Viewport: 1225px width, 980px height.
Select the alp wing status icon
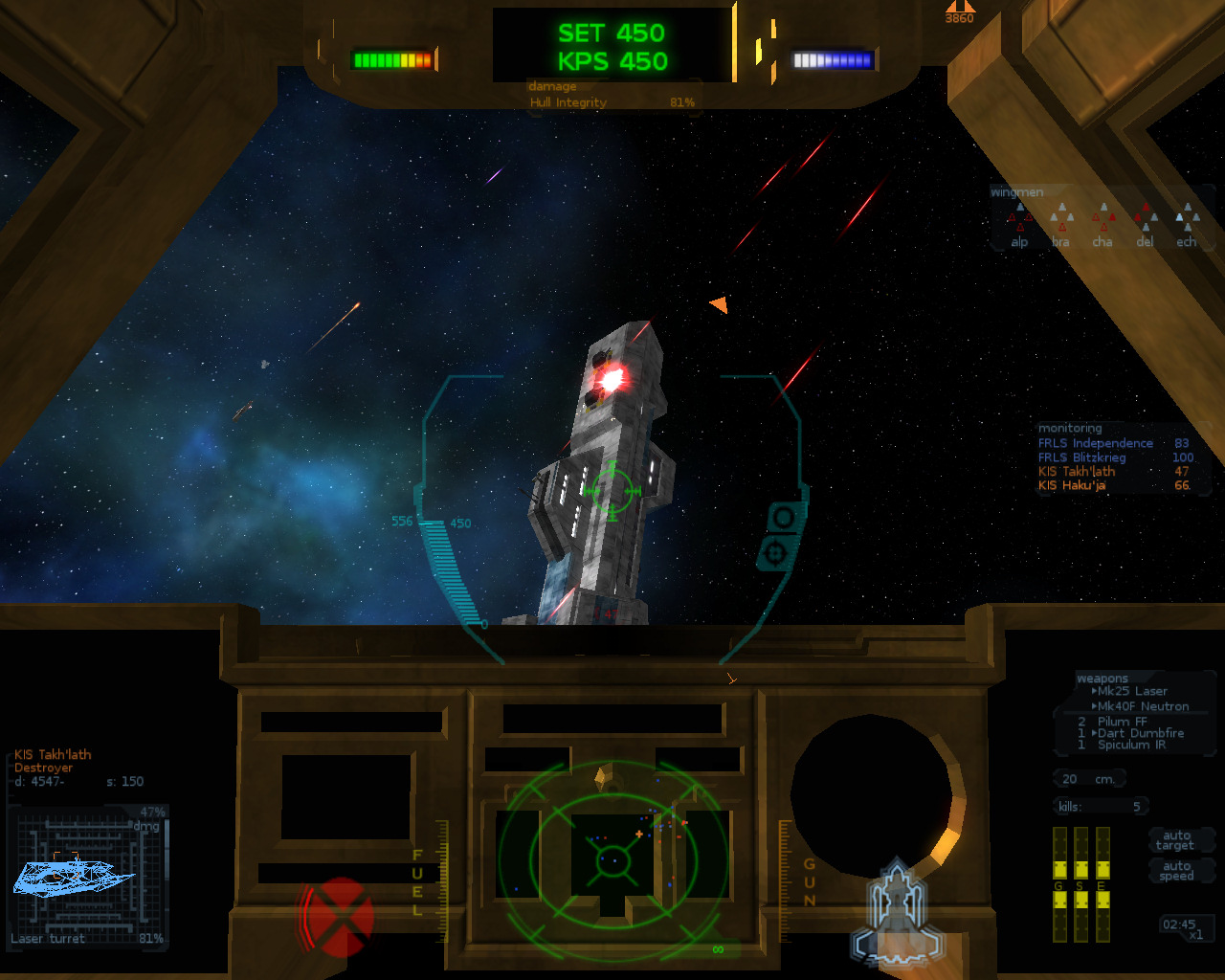(x=1019, y=222)
